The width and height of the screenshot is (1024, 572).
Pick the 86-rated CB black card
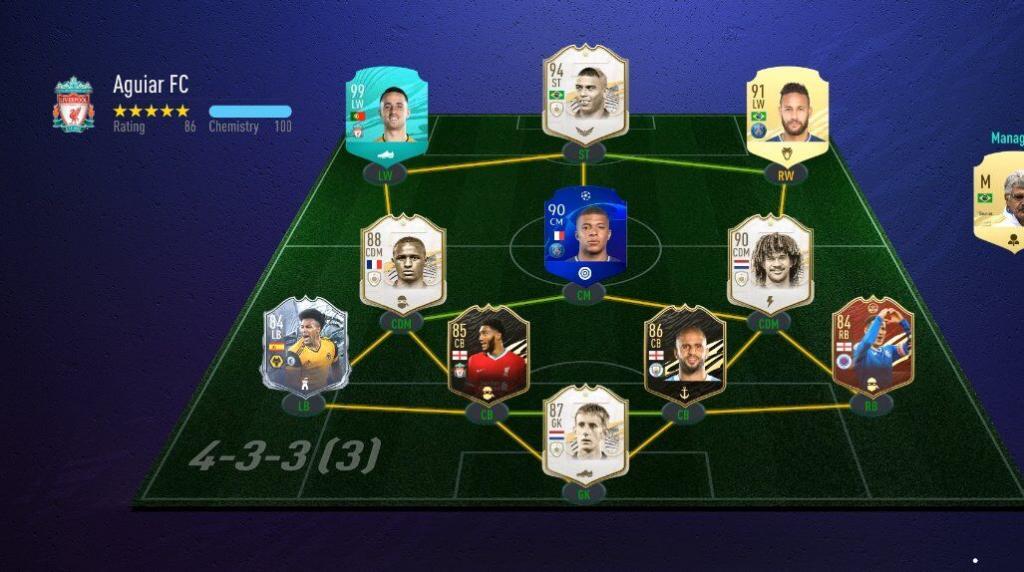coord(684,354)
